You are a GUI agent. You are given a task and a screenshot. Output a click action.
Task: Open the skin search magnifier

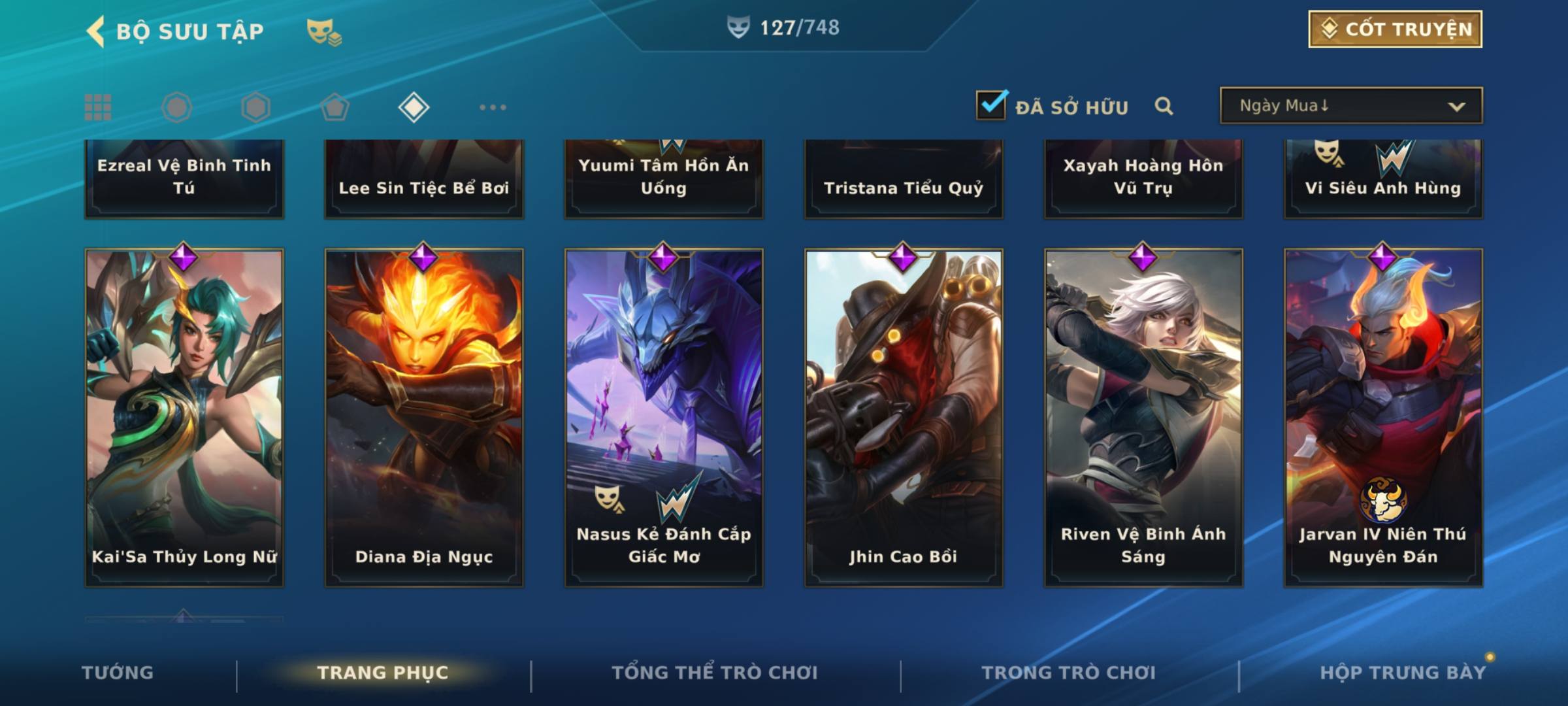[x=1164, y=107]
